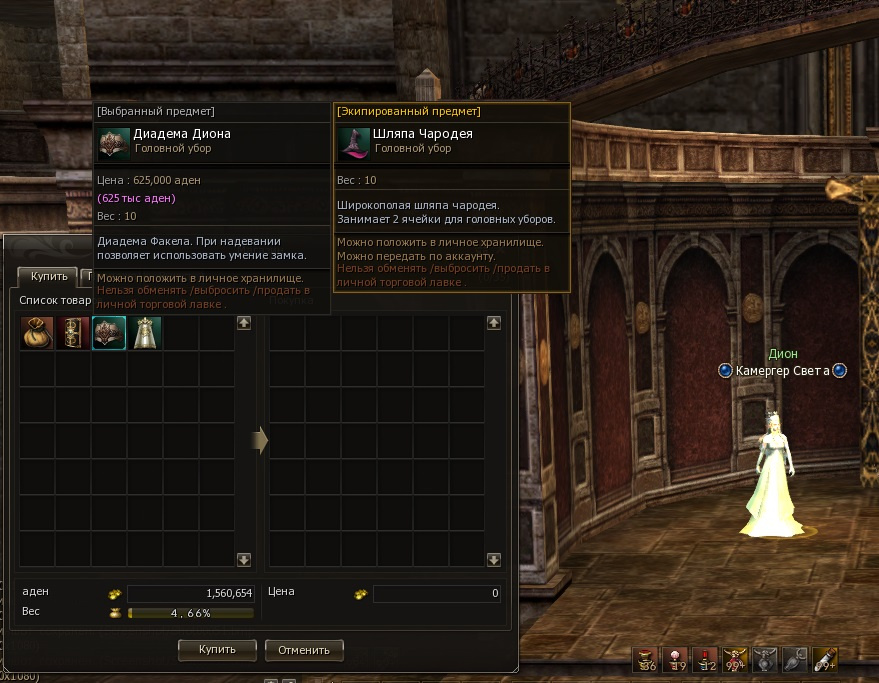Viewport: 879px width, 683px height.
Task: Use the pink orb potion with count 9
Action: coord(675,660)
